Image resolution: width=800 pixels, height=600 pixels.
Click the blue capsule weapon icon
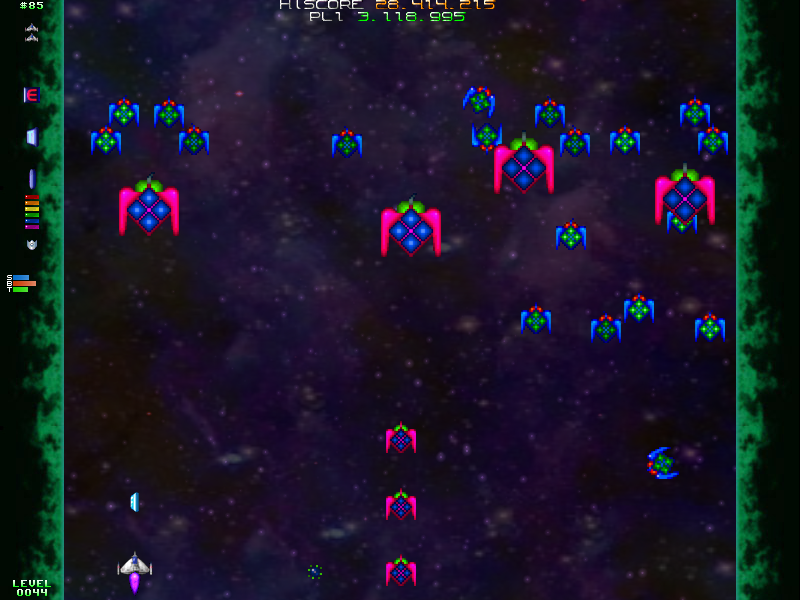coord(31,179)
